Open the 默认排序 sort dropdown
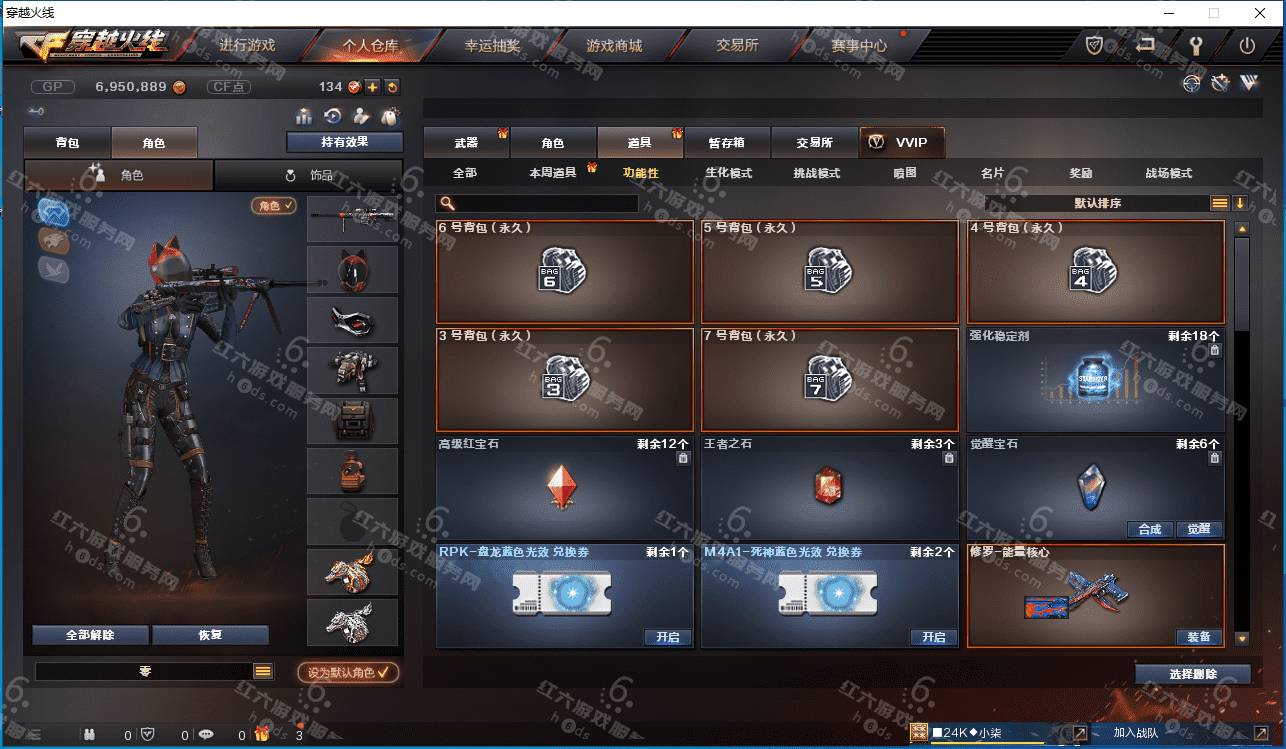The width and height of the screenshot is (1286, 749). 1098,203
